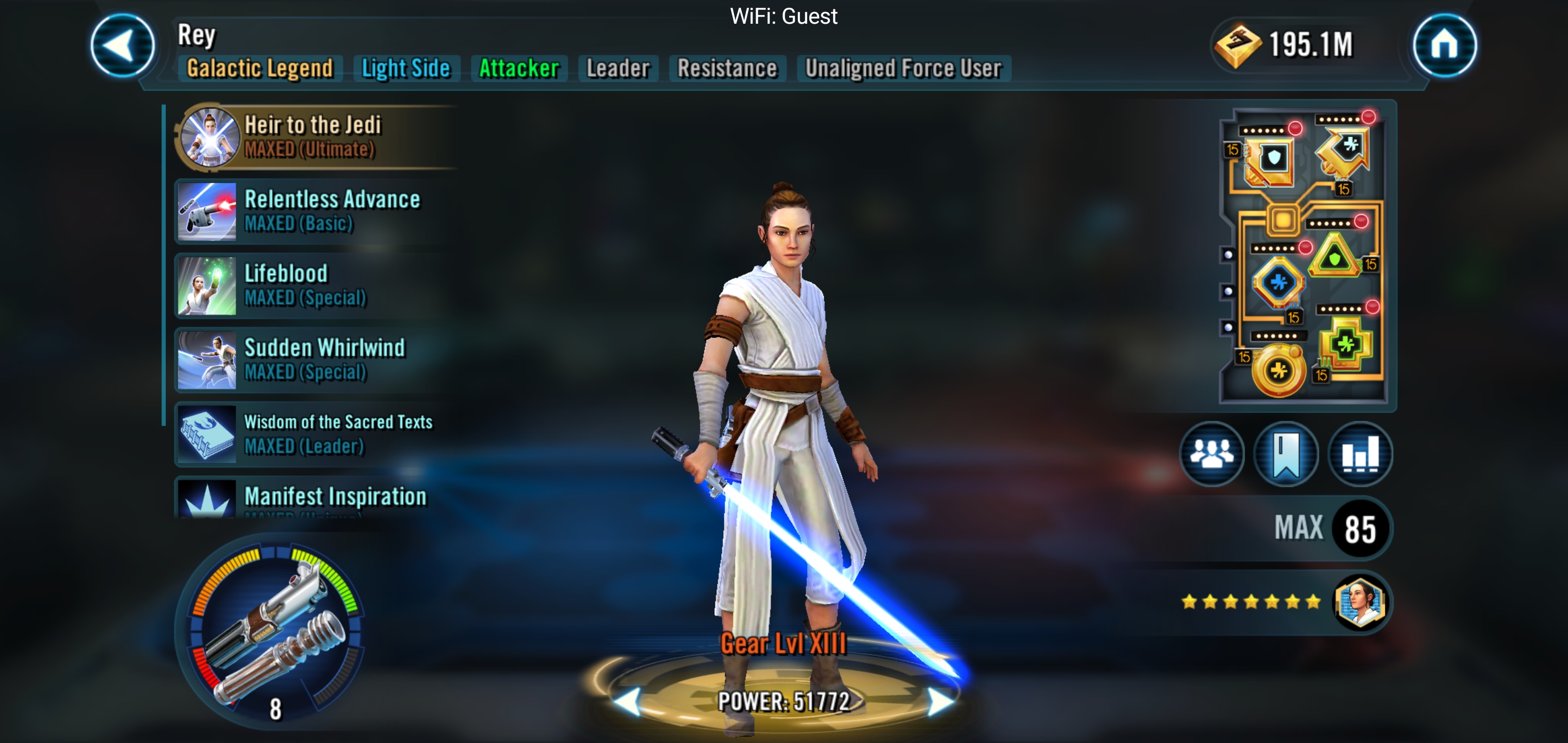Tap the Resistance faction tag

point(727,68)
